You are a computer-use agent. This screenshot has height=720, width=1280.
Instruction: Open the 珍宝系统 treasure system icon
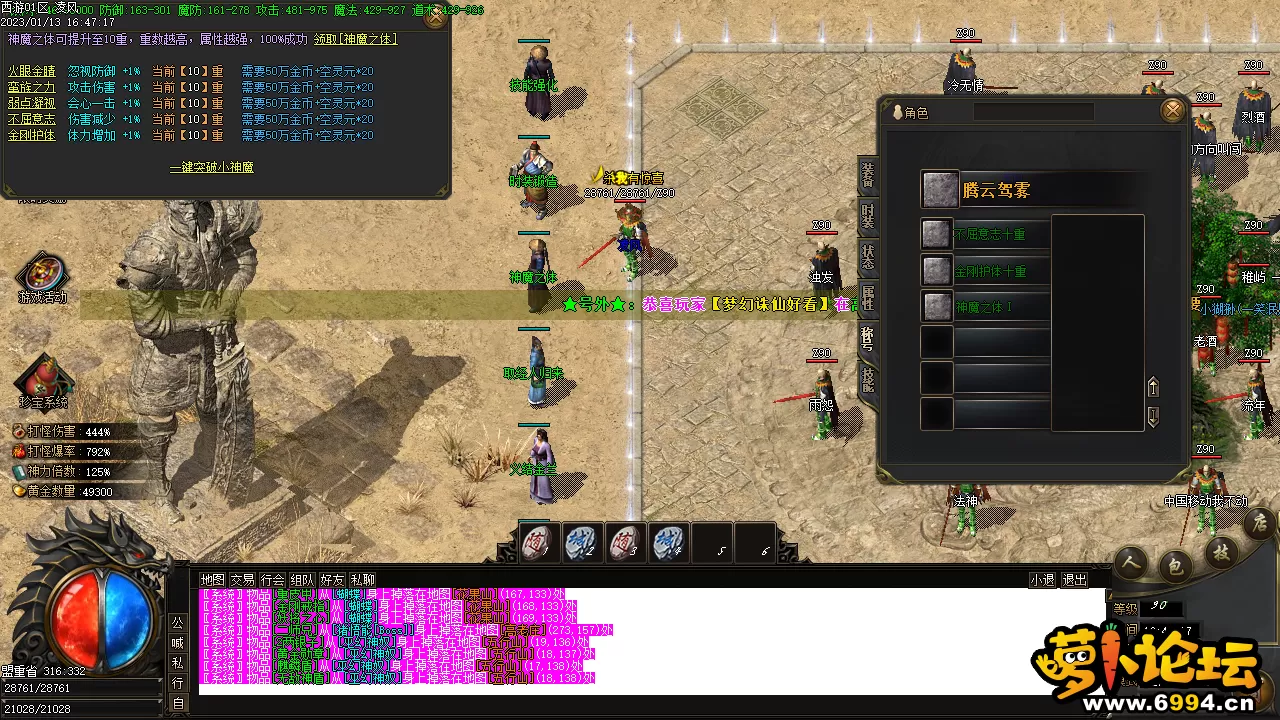coord(43,383)
